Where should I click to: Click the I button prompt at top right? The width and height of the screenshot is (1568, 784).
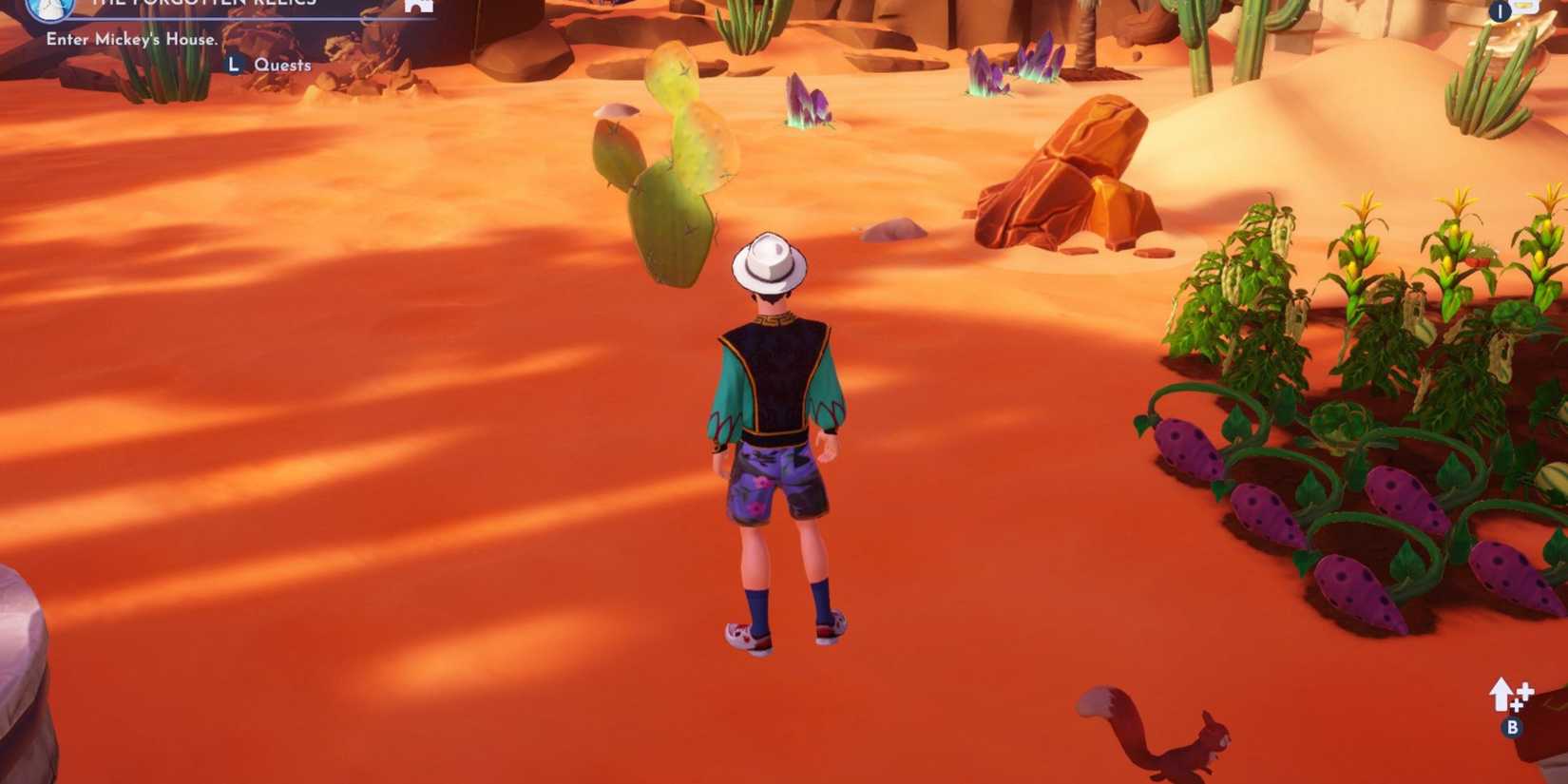click(1500, 11)
